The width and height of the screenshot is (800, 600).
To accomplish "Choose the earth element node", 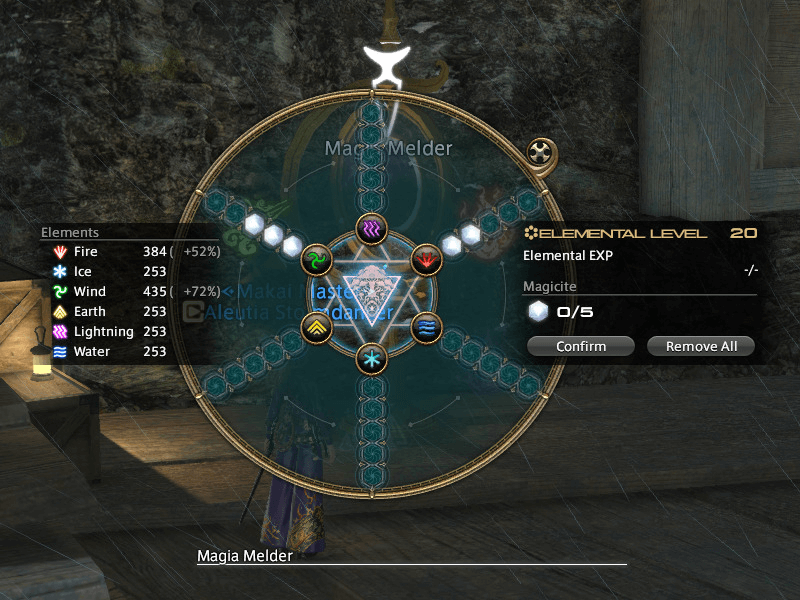I will tap(316, 326).
